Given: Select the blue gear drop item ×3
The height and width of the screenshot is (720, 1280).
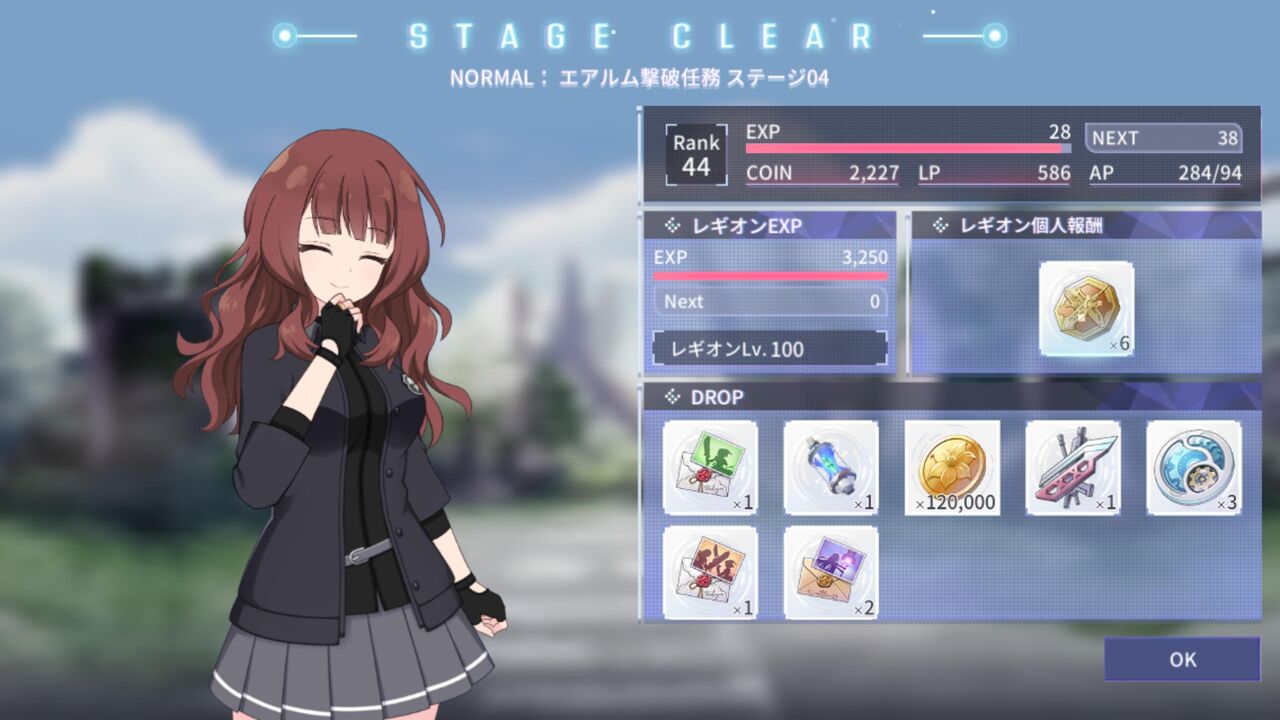Looking at the screenshot, I should tap(1193, 468).
